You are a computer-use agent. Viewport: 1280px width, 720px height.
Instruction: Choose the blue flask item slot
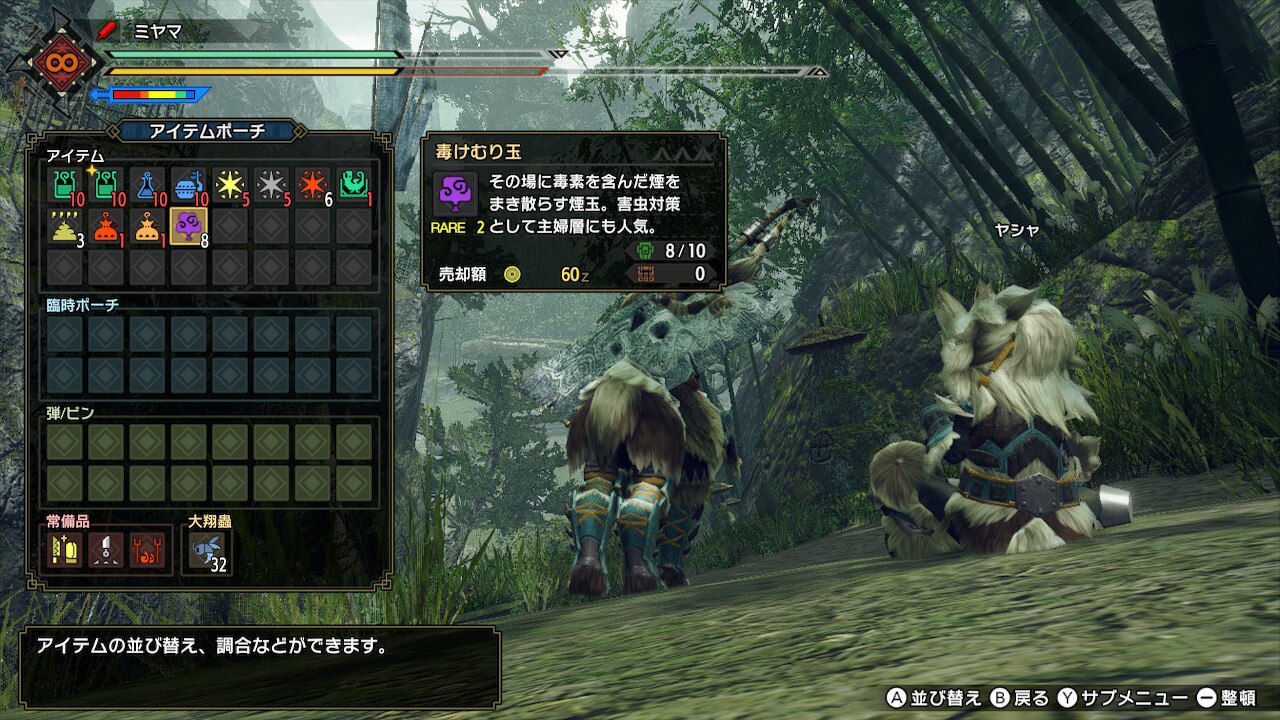(x=147, y=185)
